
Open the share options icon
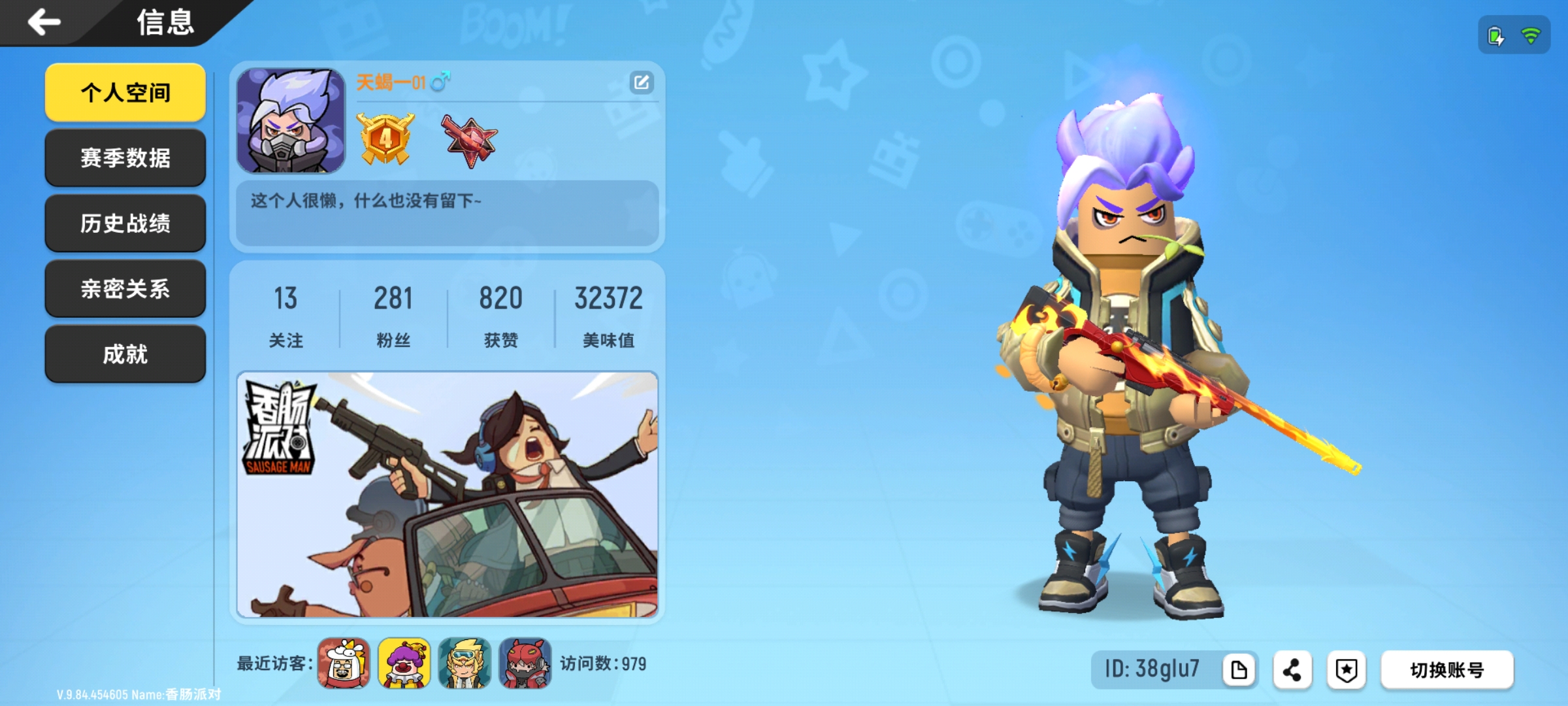point(1292,669)
